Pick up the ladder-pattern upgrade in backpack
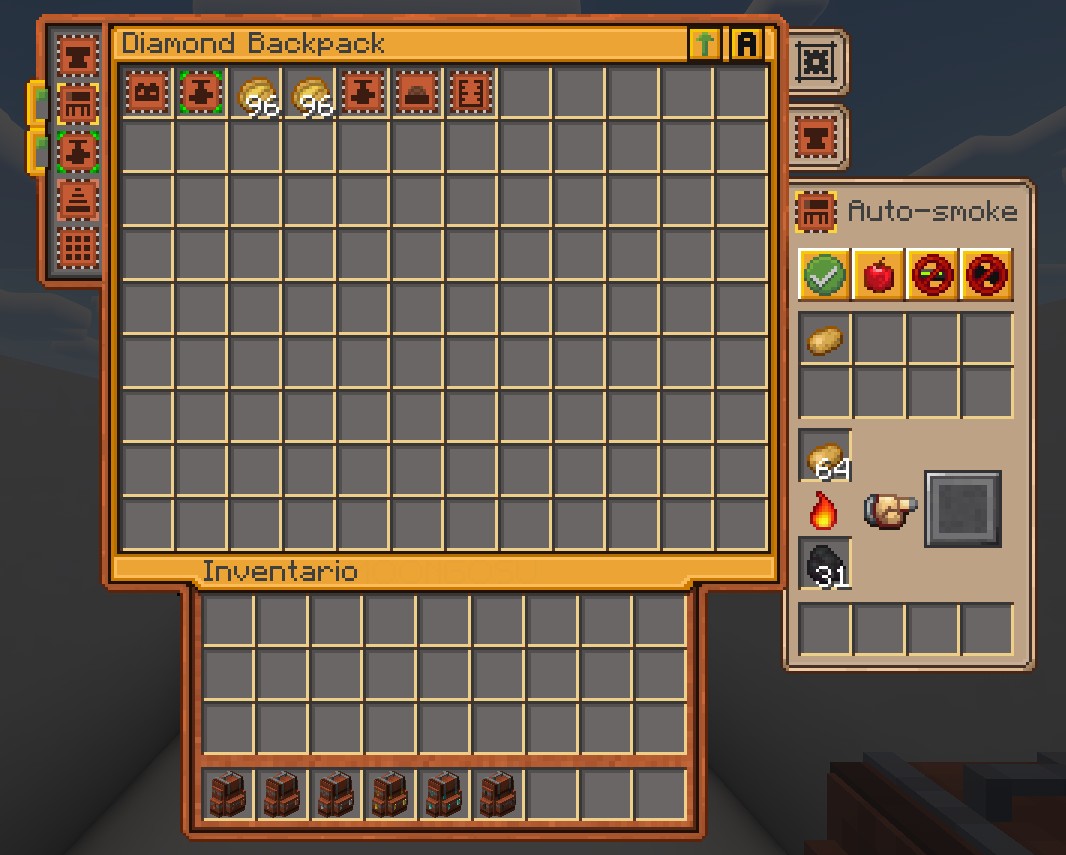 471,94
